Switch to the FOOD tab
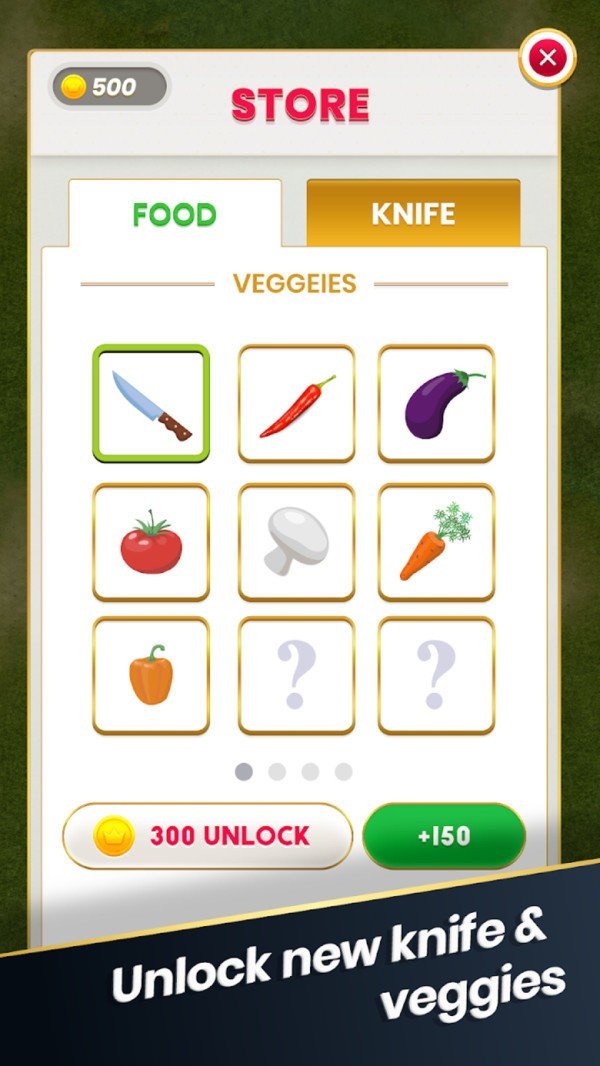Viewport: 600px width, 1066px height. [175, 214]
